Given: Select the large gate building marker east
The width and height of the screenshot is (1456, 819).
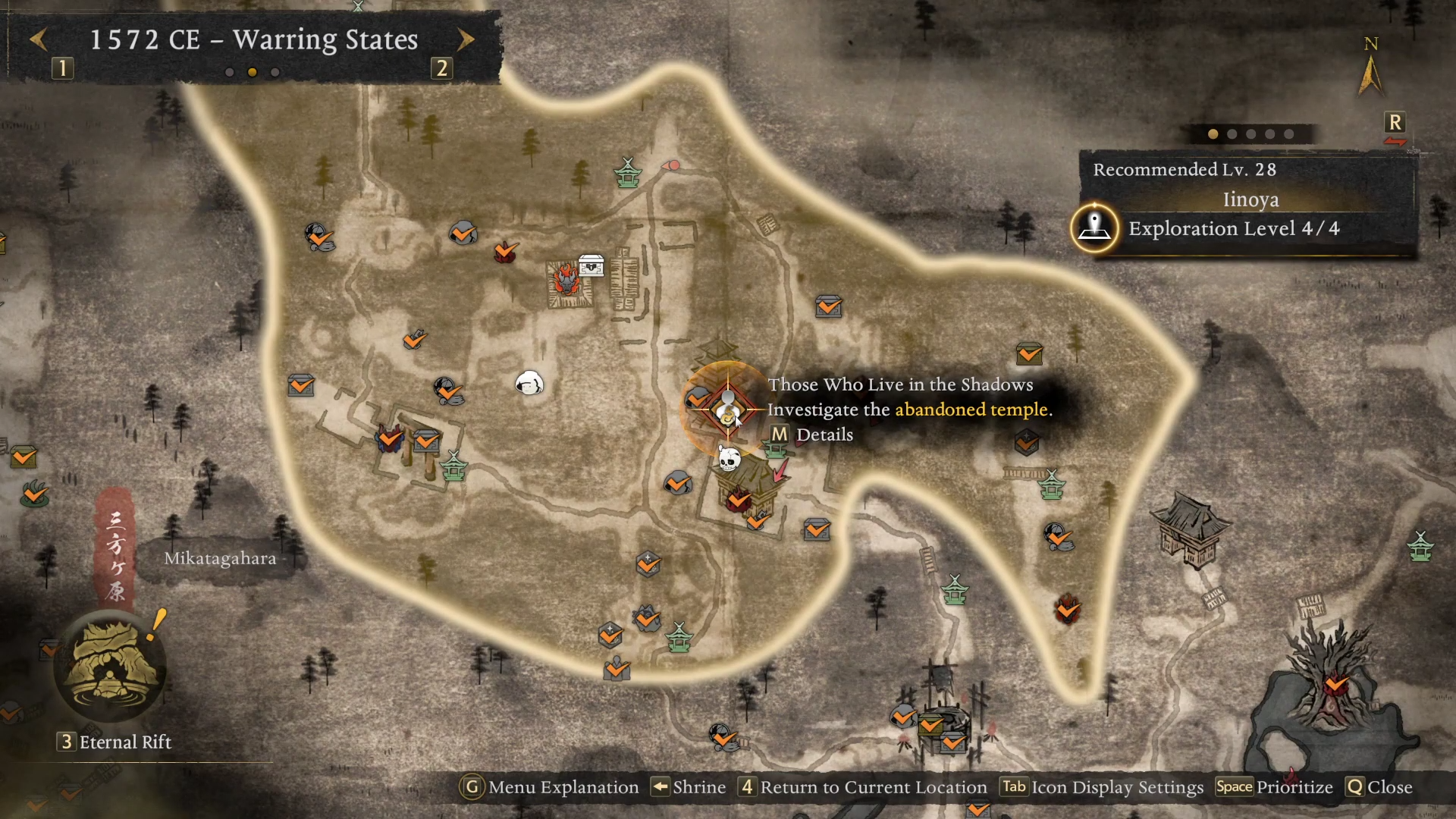Looking at the screenshot, I should pos(1190,530).
